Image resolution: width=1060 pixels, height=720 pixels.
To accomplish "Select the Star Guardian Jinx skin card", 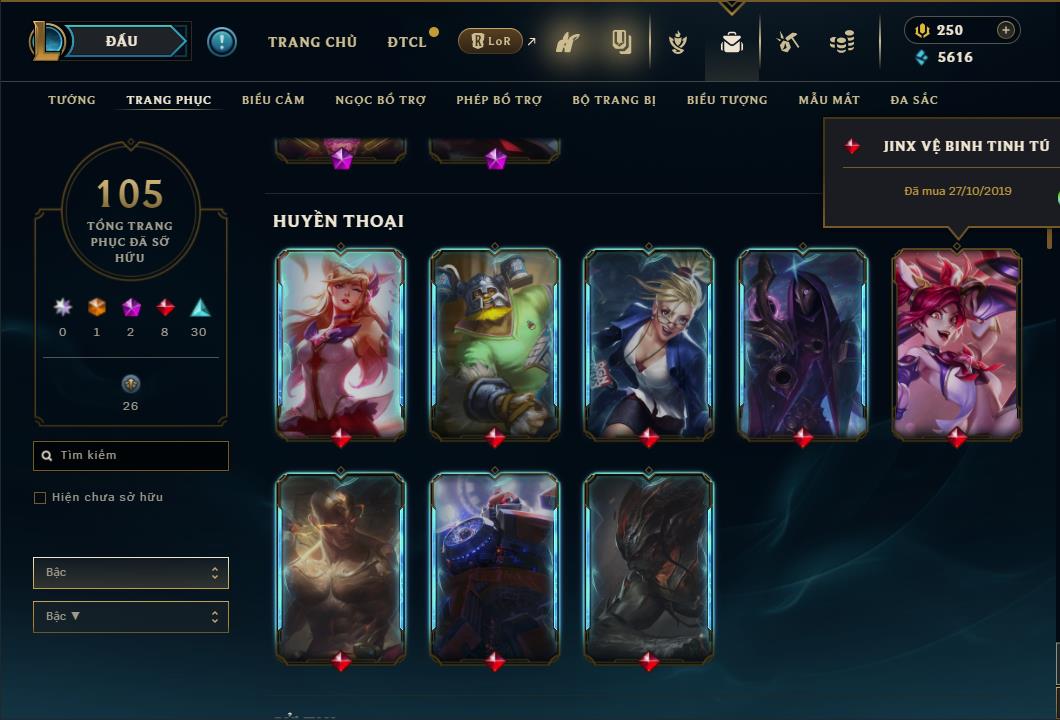I will click(x=957, y=343).
